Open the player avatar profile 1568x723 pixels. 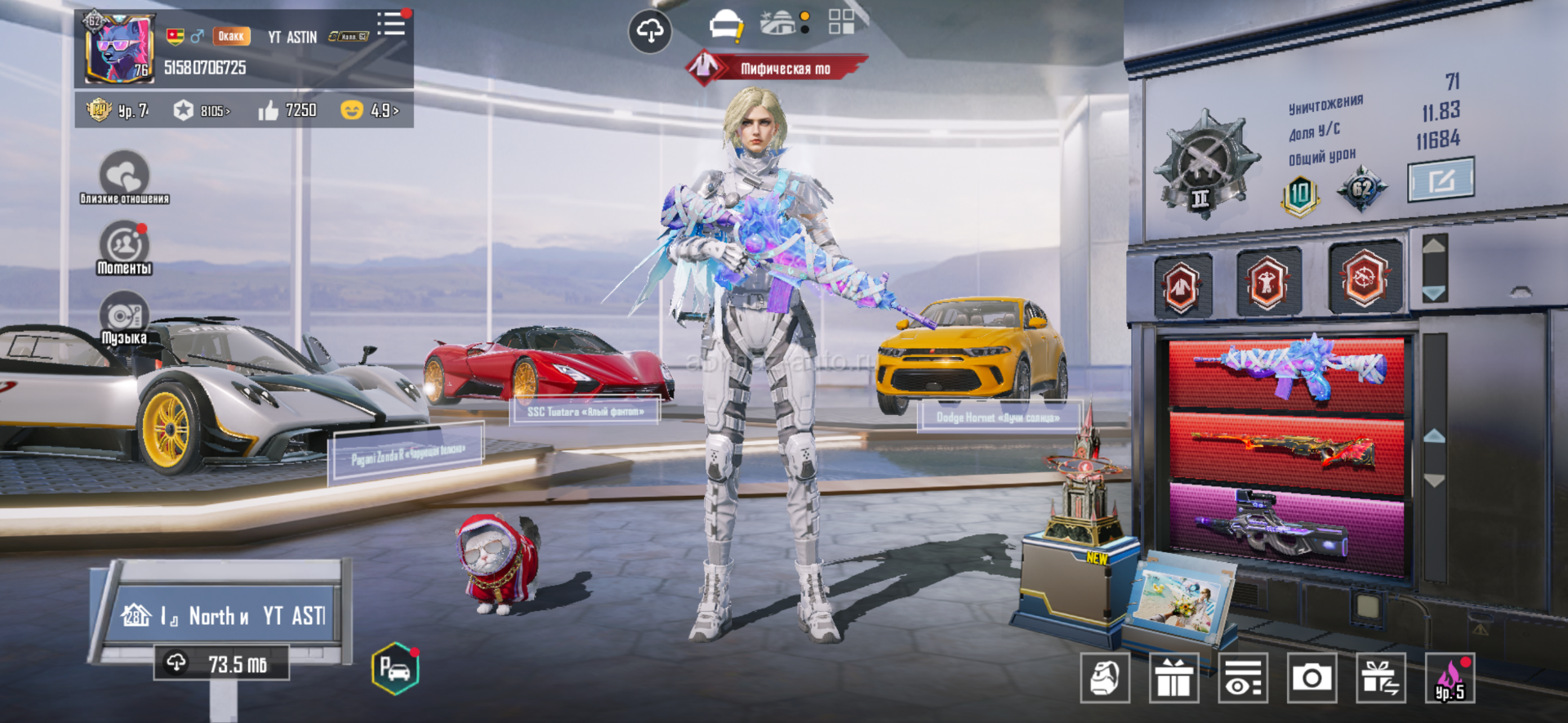120,49
